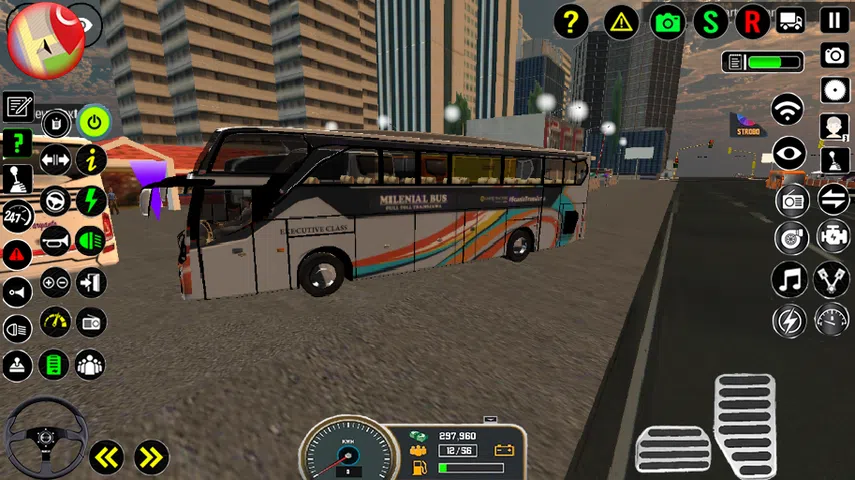The height and width of the screenshot is (480, 855).
Task: Click the yellow information i icon
Action: click(x=91, y=159)
